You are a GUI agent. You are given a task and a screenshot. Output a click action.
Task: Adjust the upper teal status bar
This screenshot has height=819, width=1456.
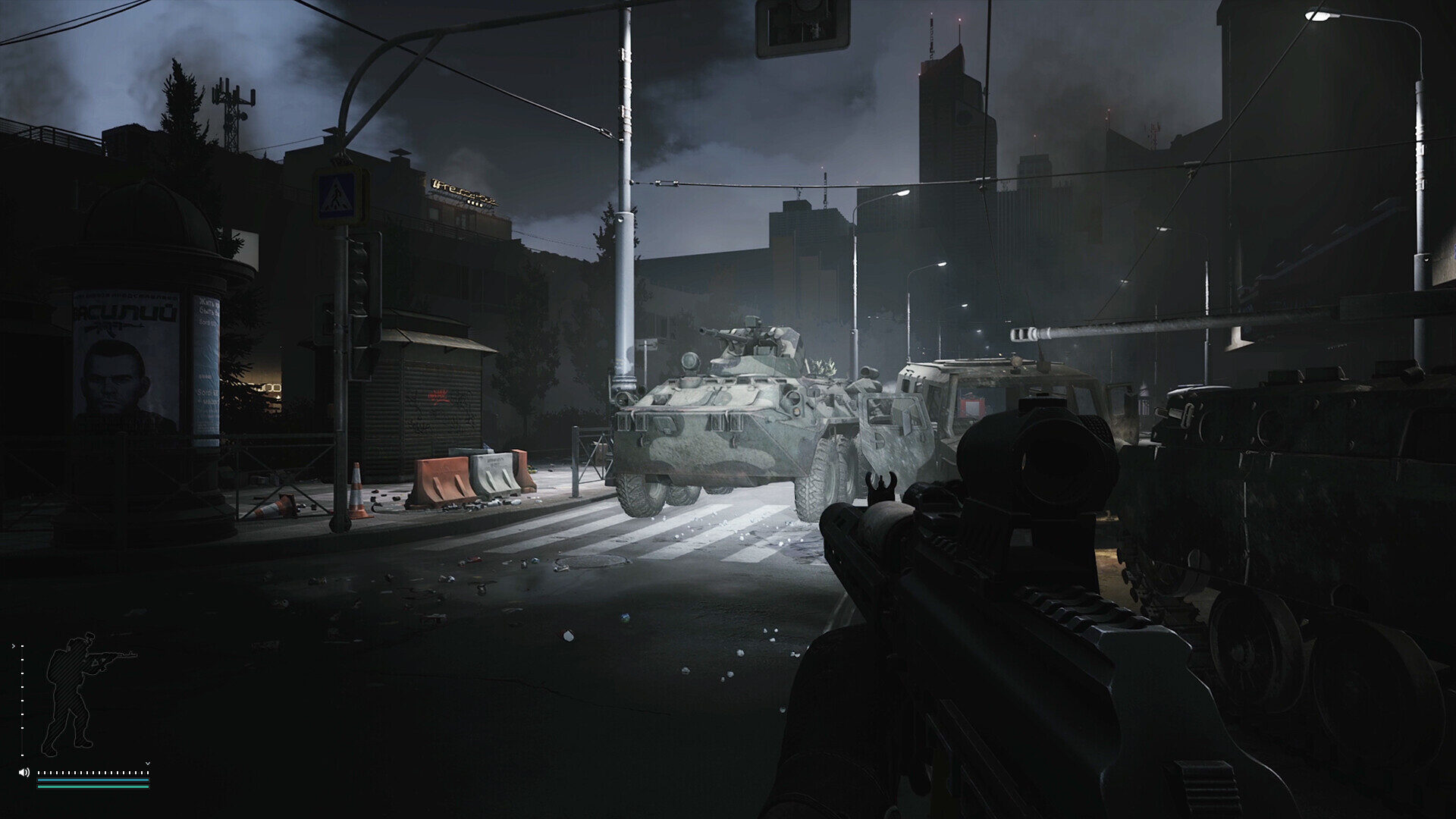(x=93, y=780)
